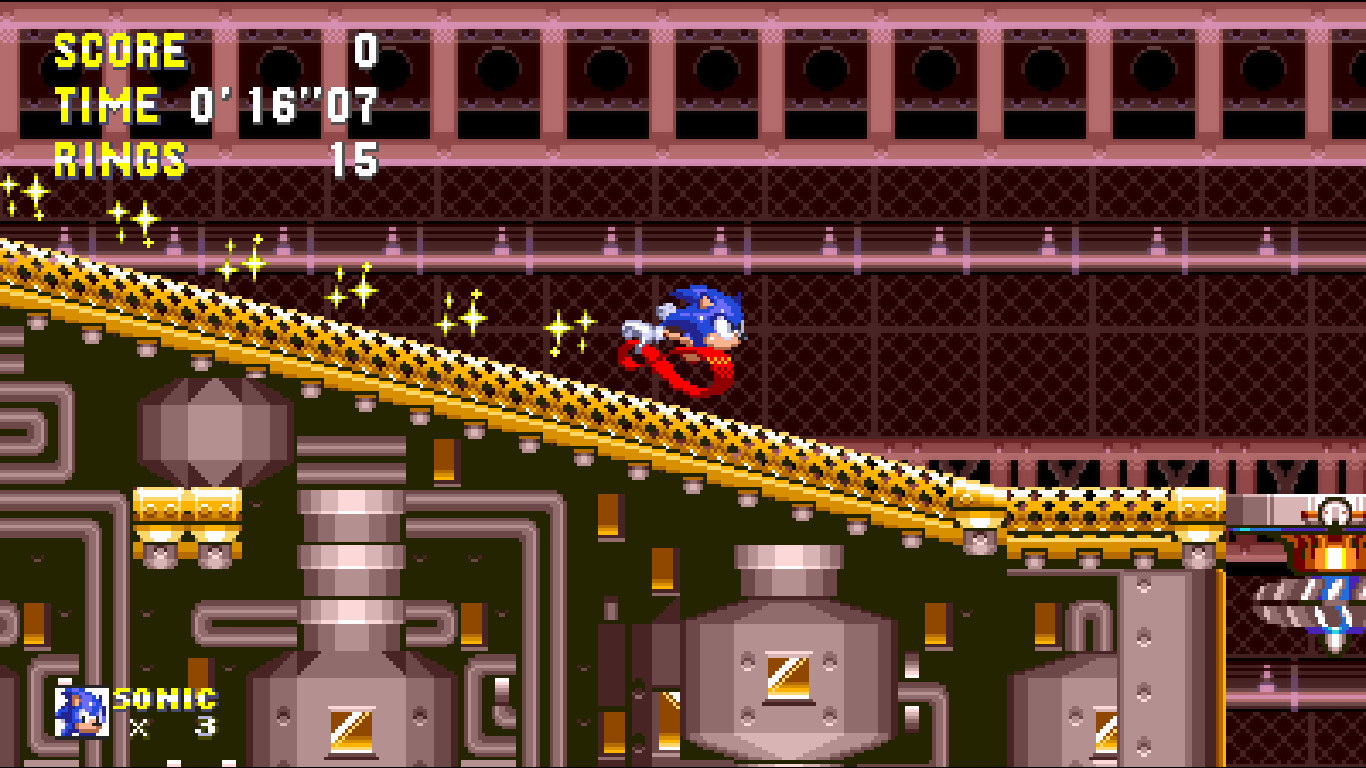
Task: Click Sonic running down the slope
Action: 700,320
